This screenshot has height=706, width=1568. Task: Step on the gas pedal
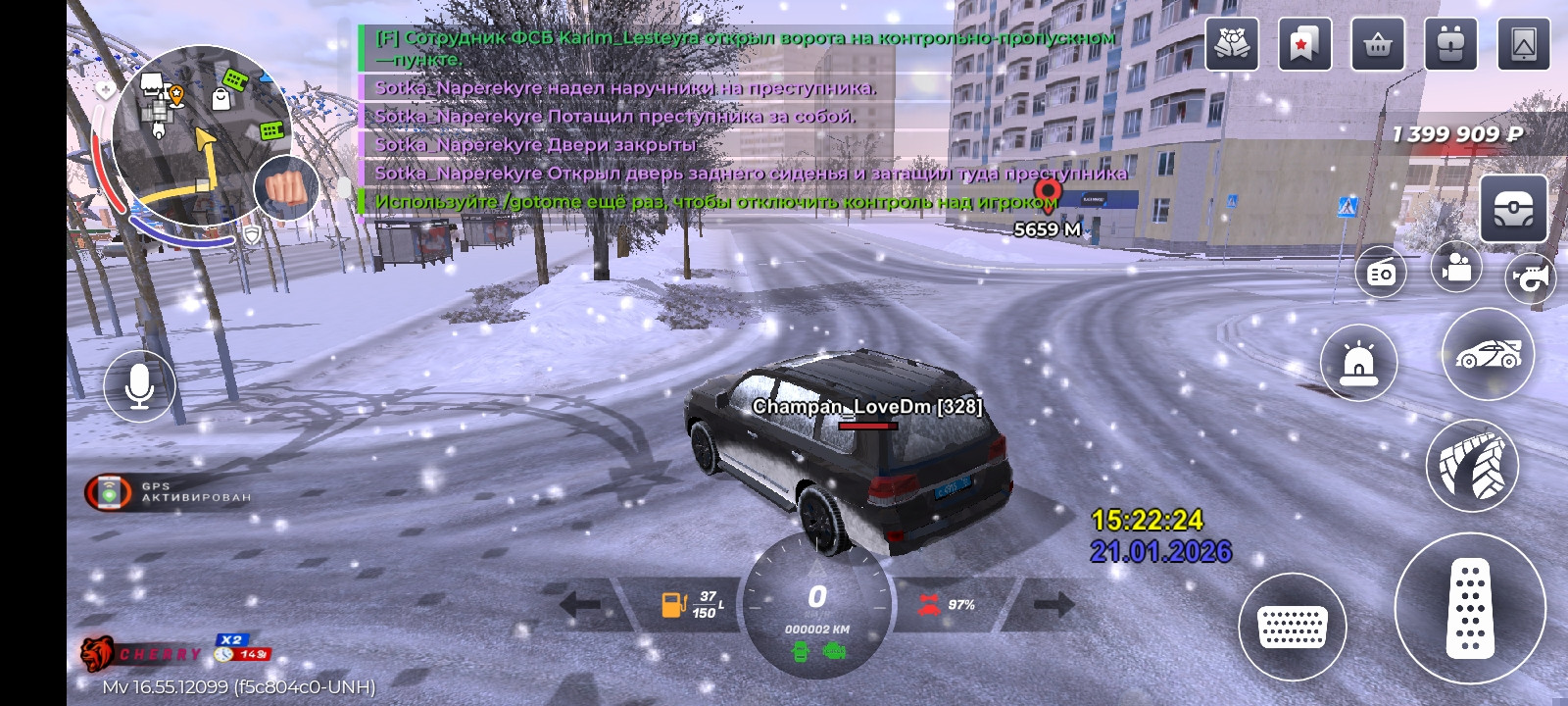click(1470, 609)
